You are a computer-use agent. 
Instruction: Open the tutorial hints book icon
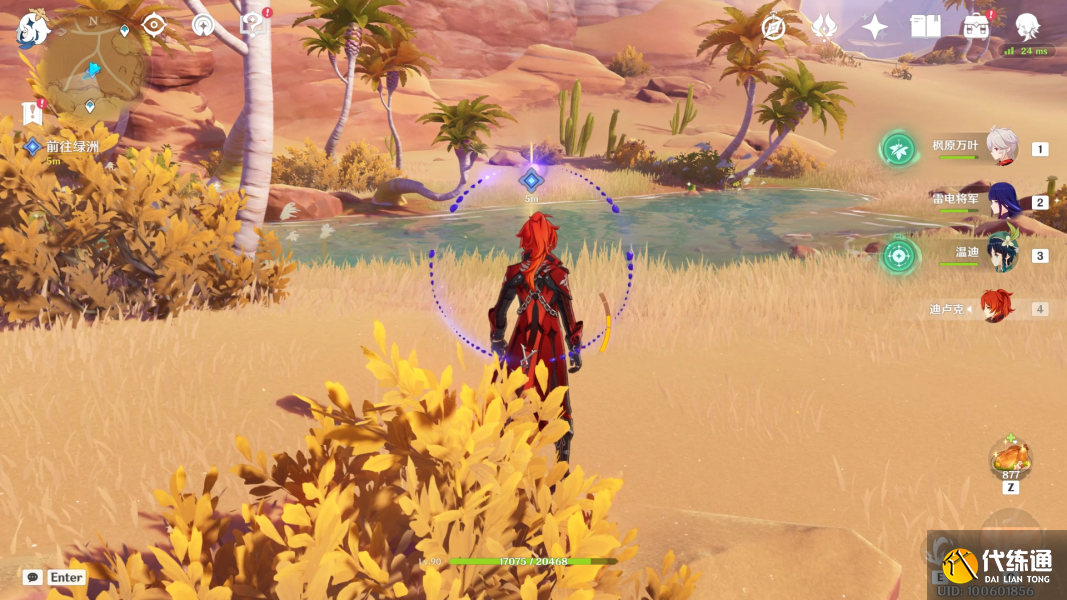click(254, 26)
